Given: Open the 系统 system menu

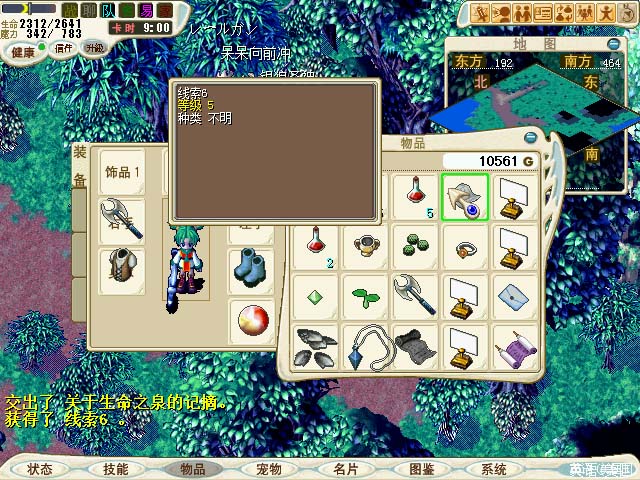Looking at the screenshot, I should [x=494, y=469].
